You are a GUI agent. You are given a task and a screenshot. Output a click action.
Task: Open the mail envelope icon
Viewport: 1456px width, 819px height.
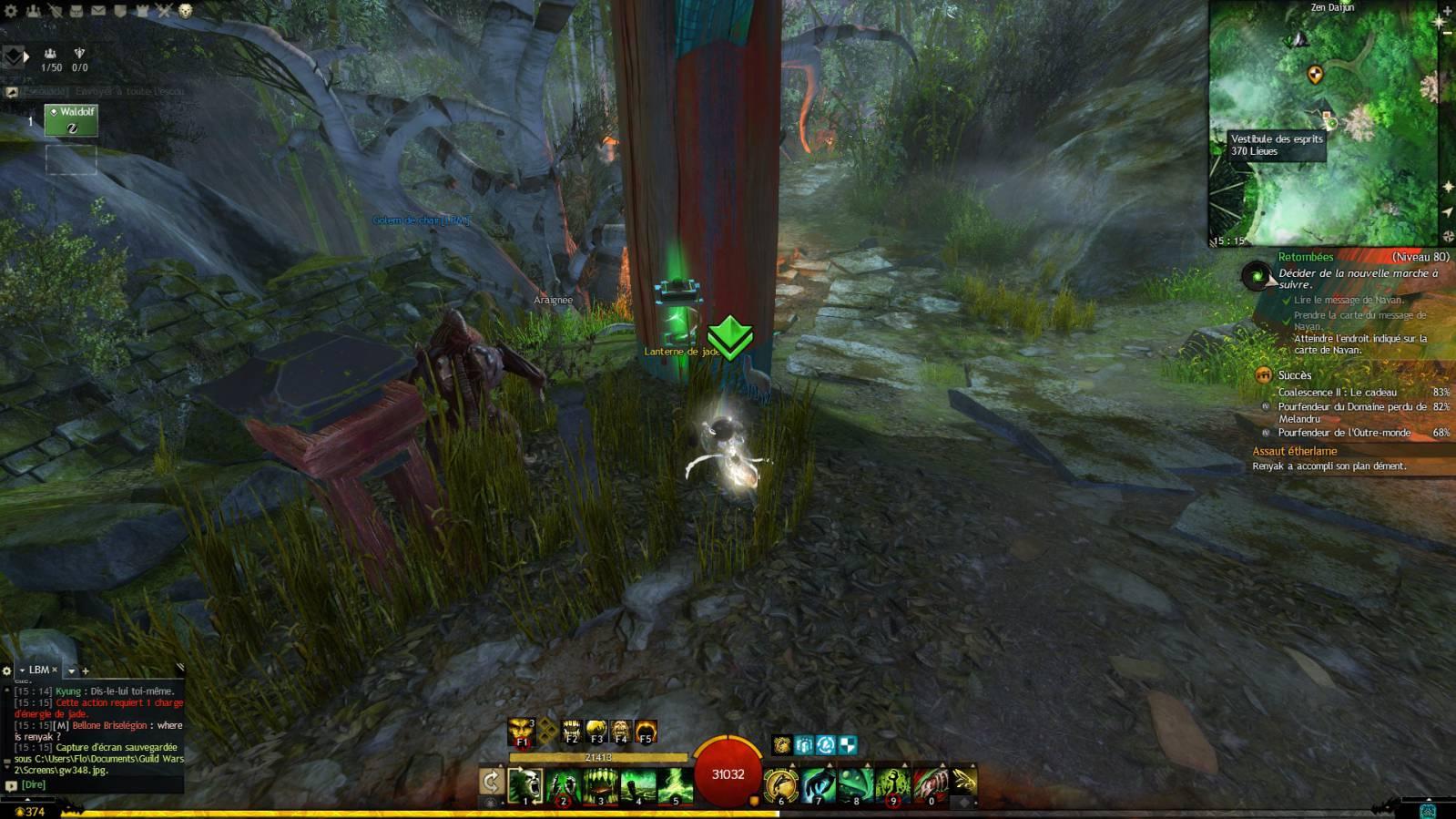97,11
